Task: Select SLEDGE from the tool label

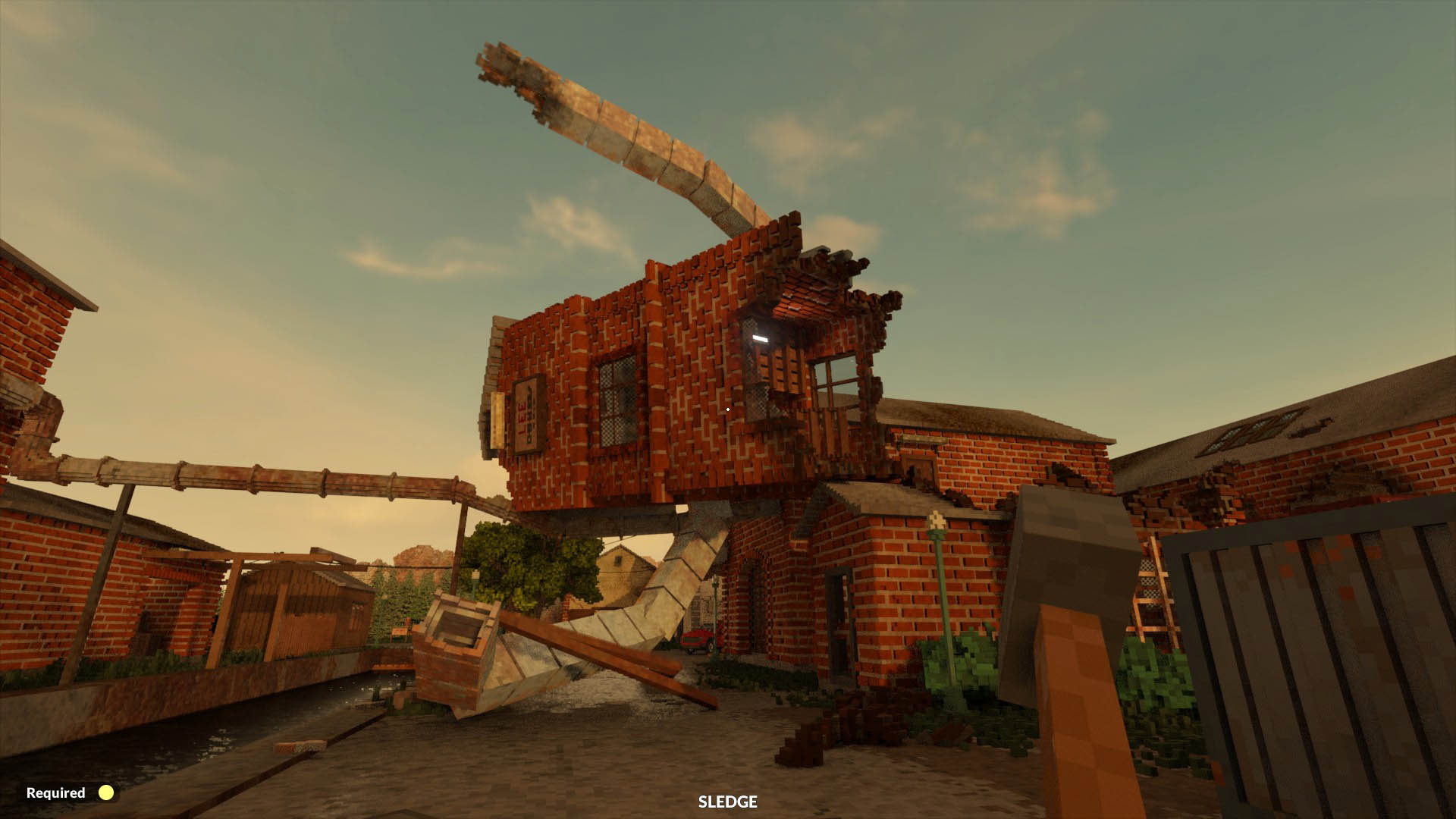Action: tap(727, 802)
